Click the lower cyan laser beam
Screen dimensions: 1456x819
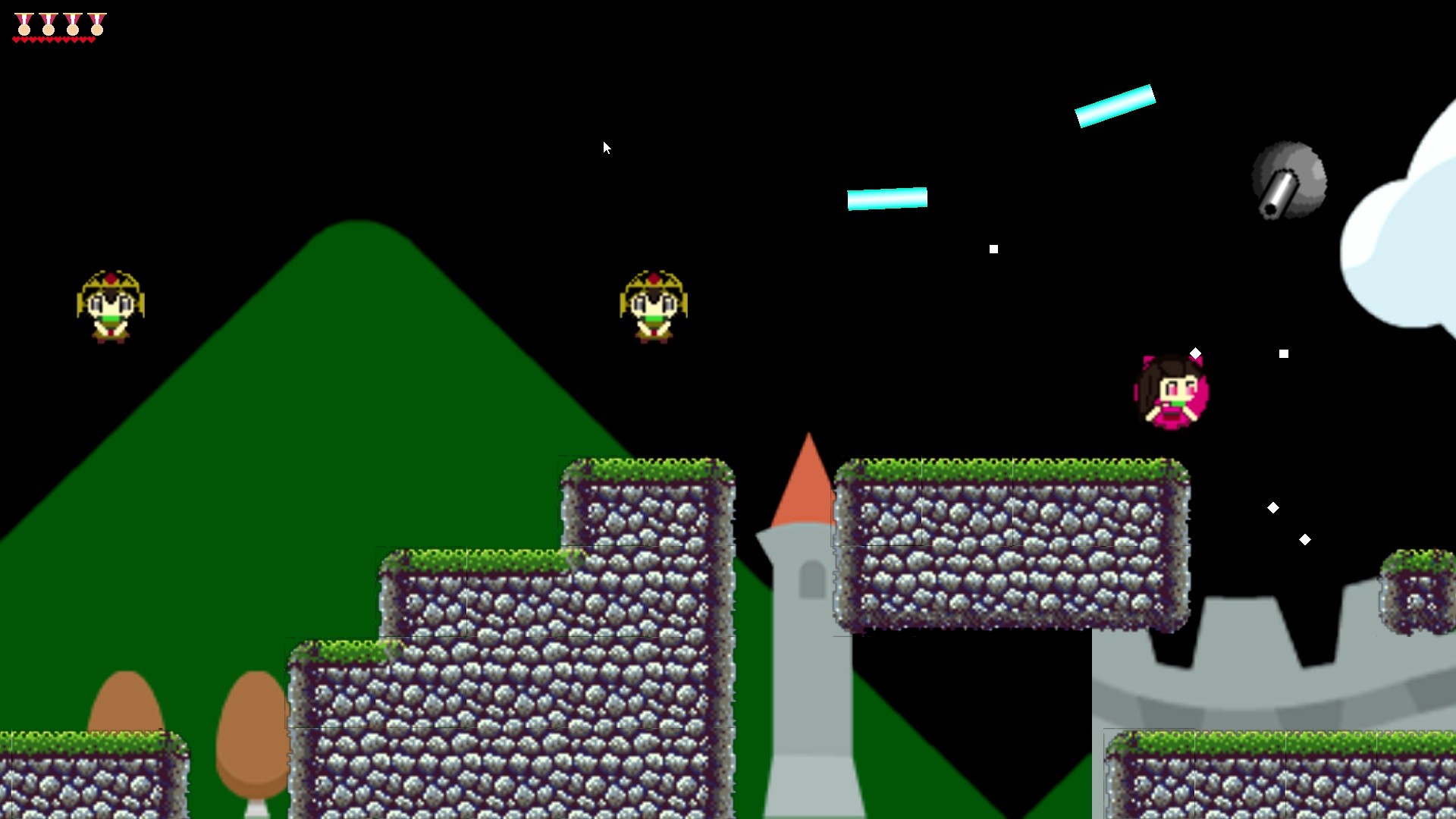886,199
